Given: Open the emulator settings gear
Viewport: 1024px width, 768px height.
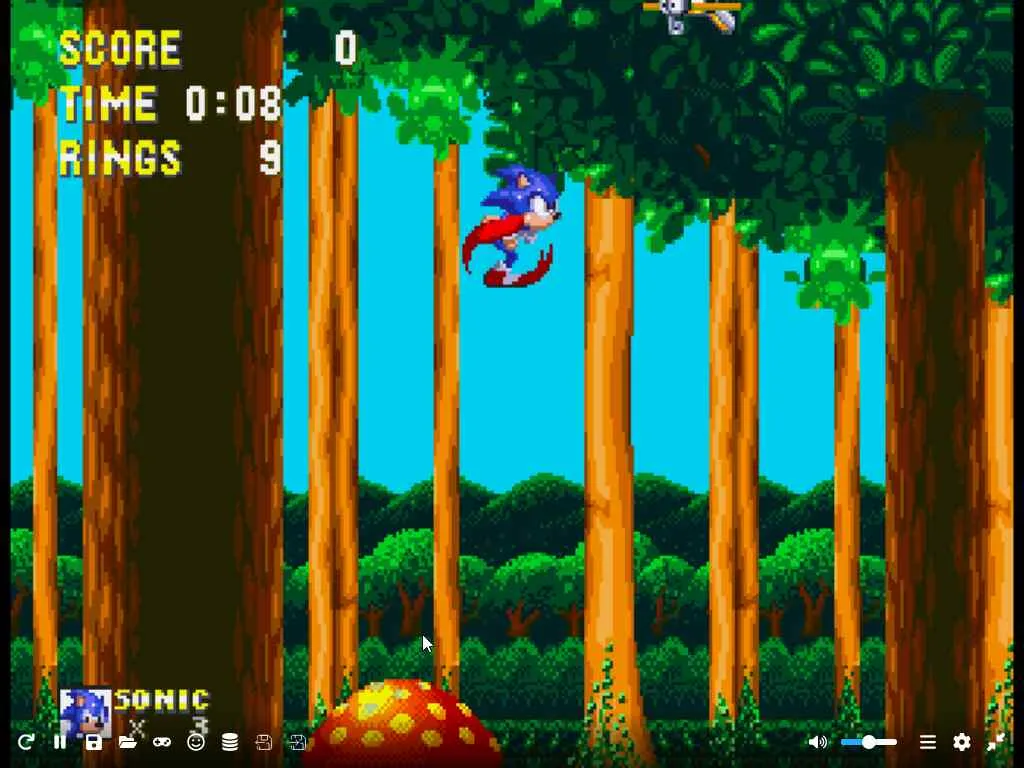Looking at the screenshot, I should pos(961,742).
